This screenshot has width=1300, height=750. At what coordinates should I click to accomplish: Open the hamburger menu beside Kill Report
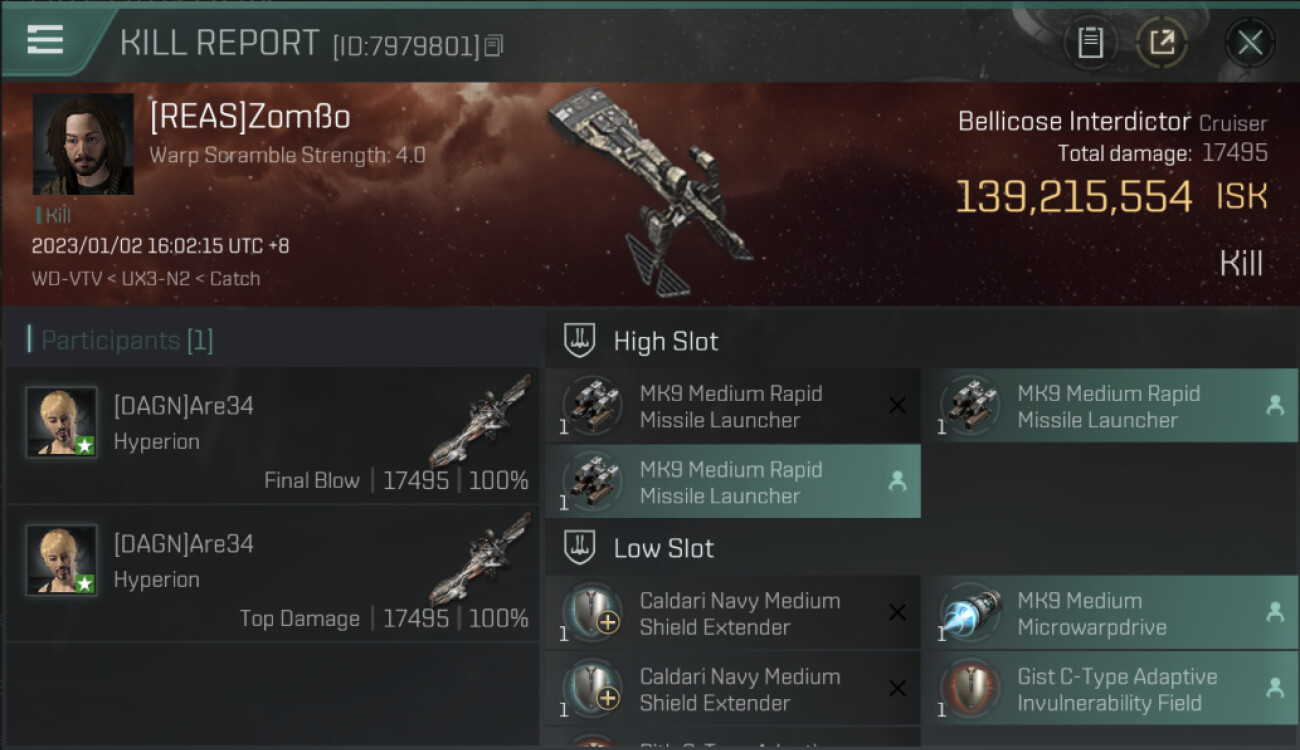(x=45, y=40)
